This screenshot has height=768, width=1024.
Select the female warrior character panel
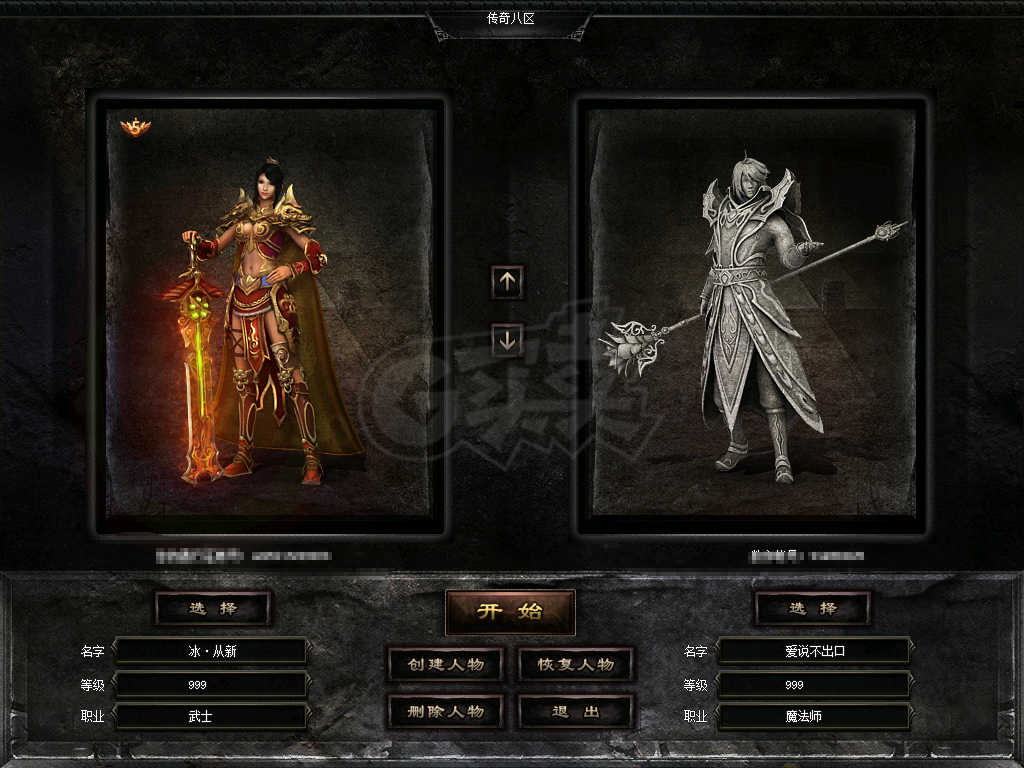(x=270, y=315)
